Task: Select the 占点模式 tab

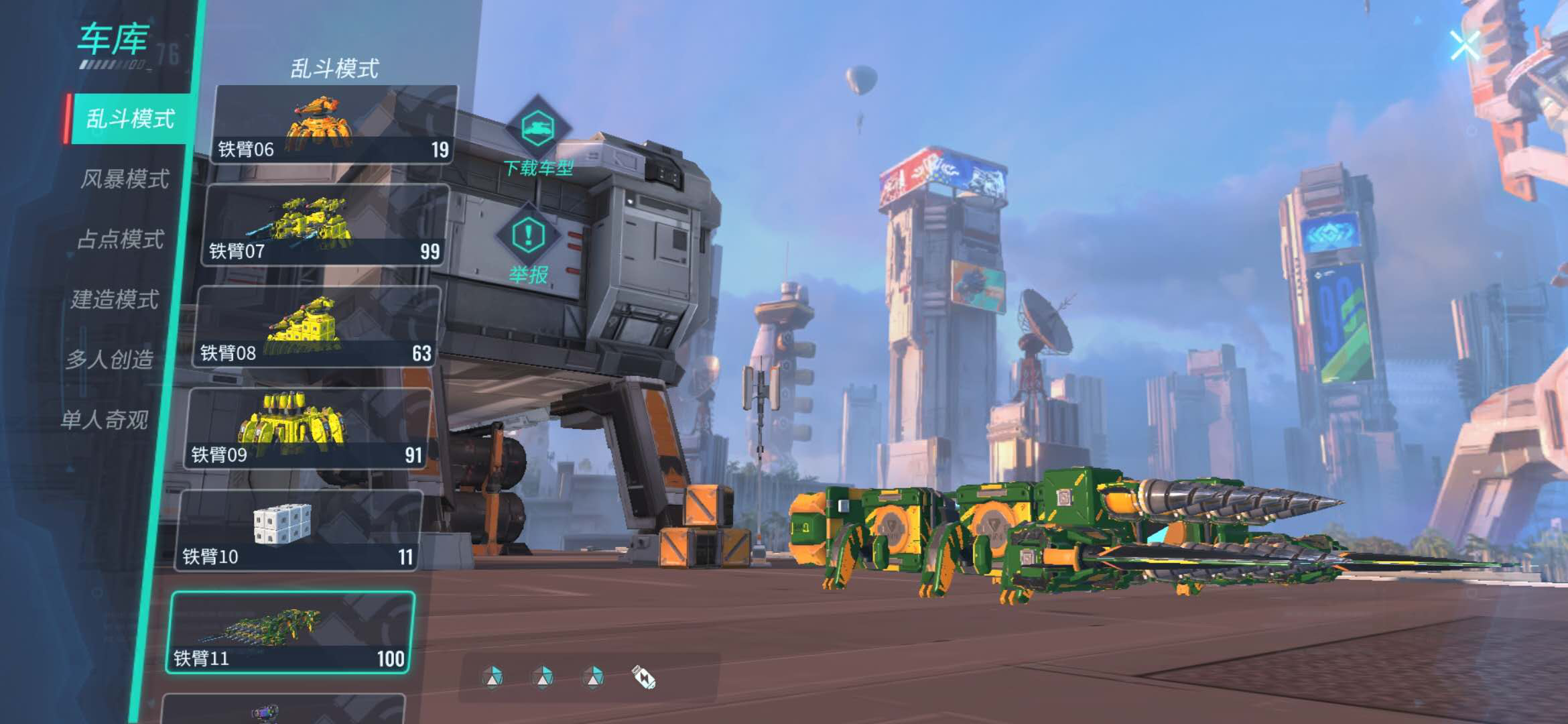Action: pyautogui.click(x=121, y=239)
